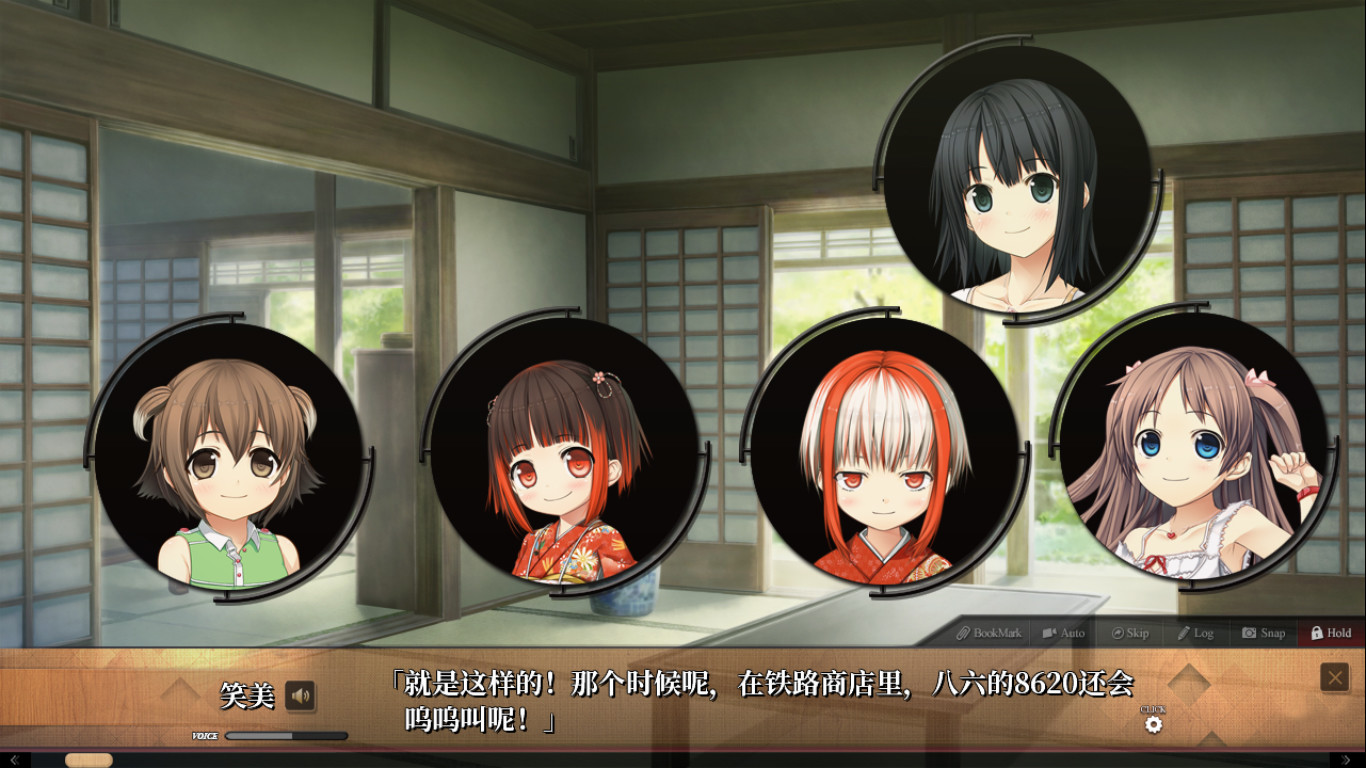
Task: Enable Auto read mode
Action: click(1050, 633)
